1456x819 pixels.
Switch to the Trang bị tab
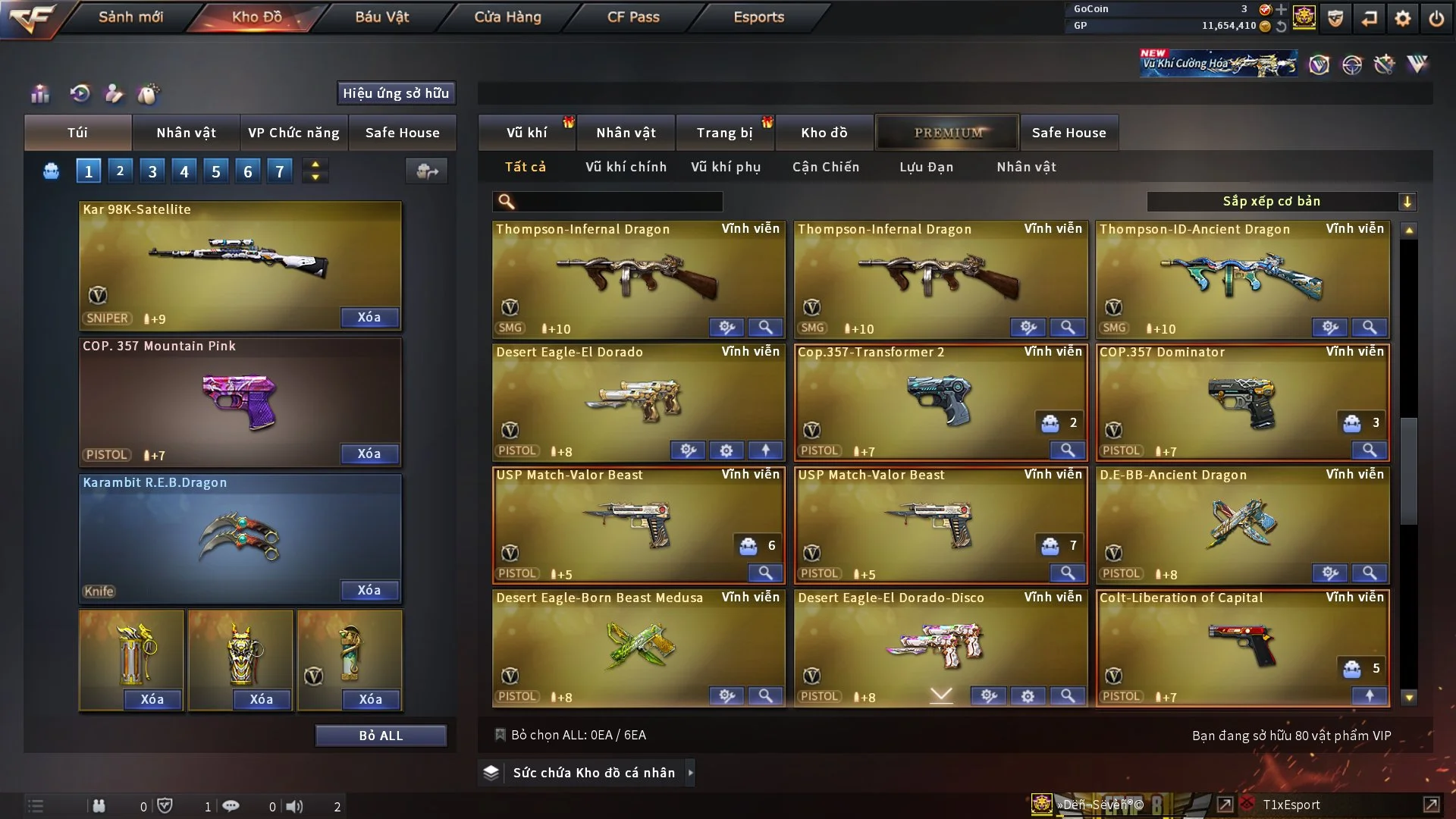[724, 133]
